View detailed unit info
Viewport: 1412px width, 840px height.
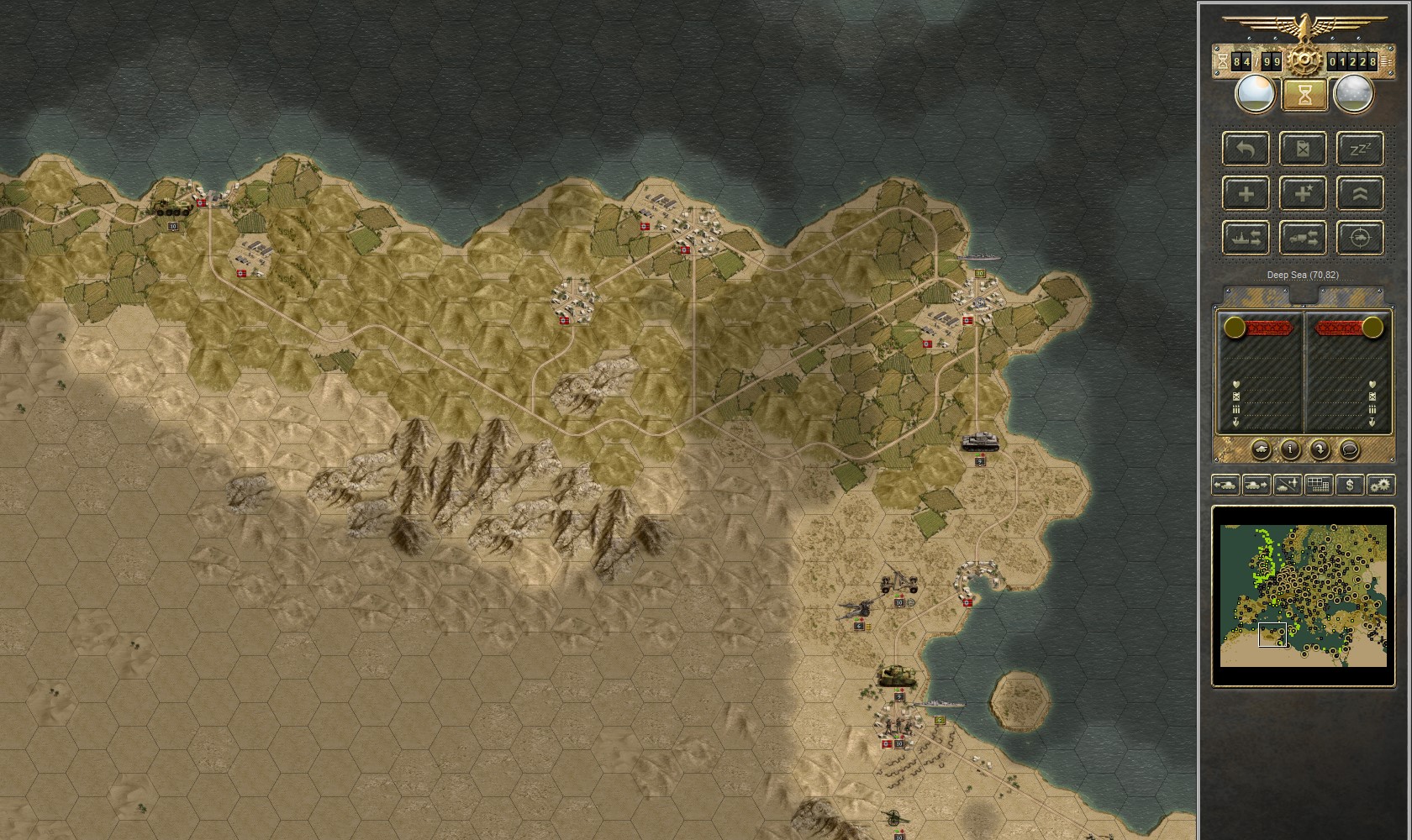(x=1290, y=449)
